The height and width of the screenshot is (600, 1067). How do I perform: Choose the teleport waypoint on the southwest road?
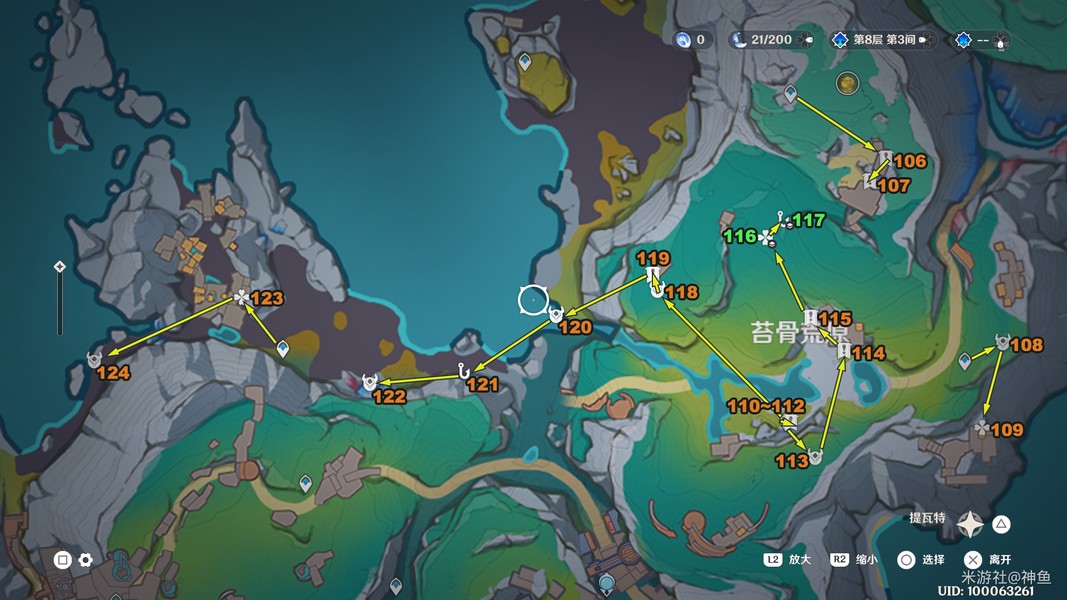point(306,484)
